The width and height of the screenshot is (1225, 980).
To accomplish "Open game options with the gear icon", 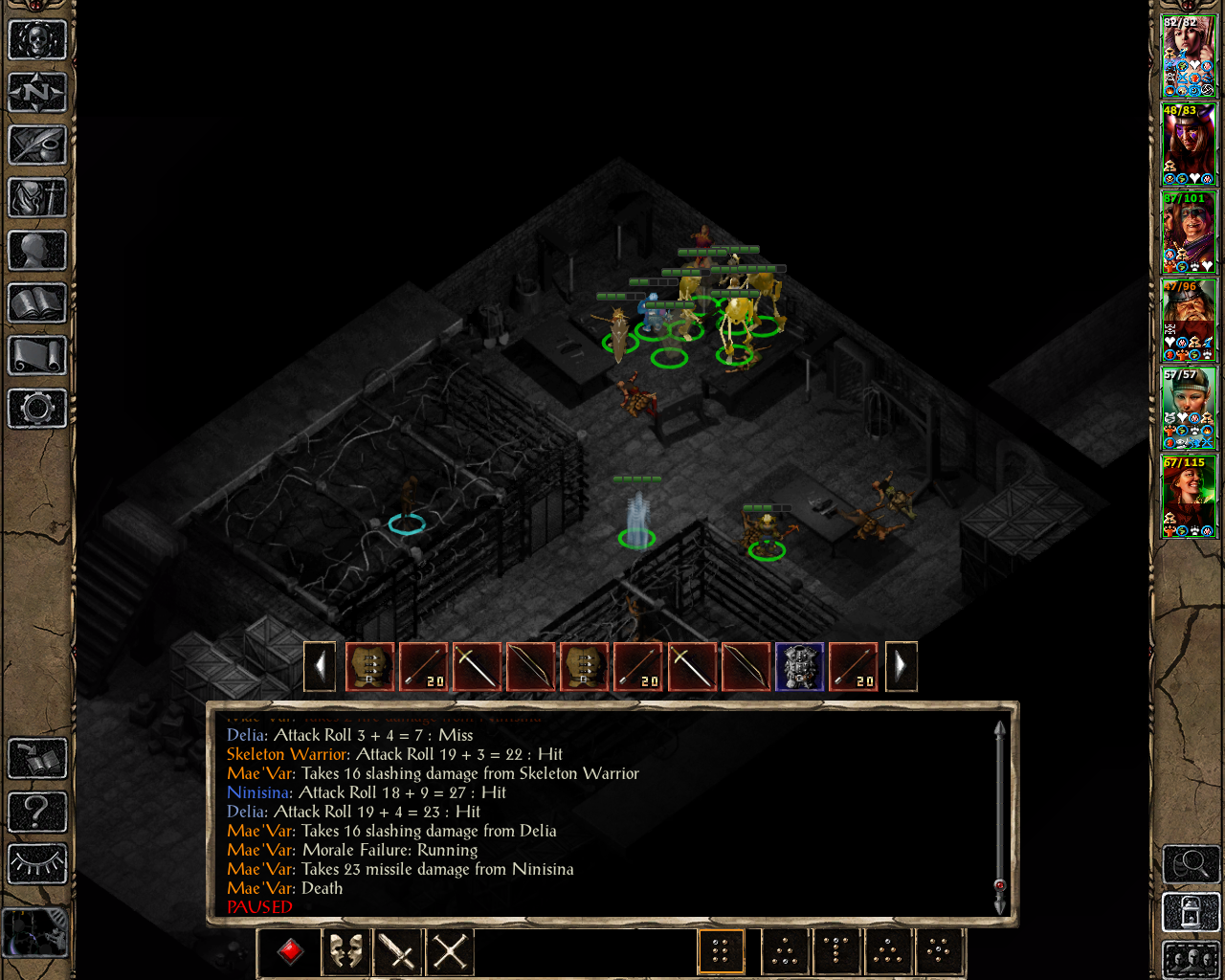I will (x=37, y=409).
